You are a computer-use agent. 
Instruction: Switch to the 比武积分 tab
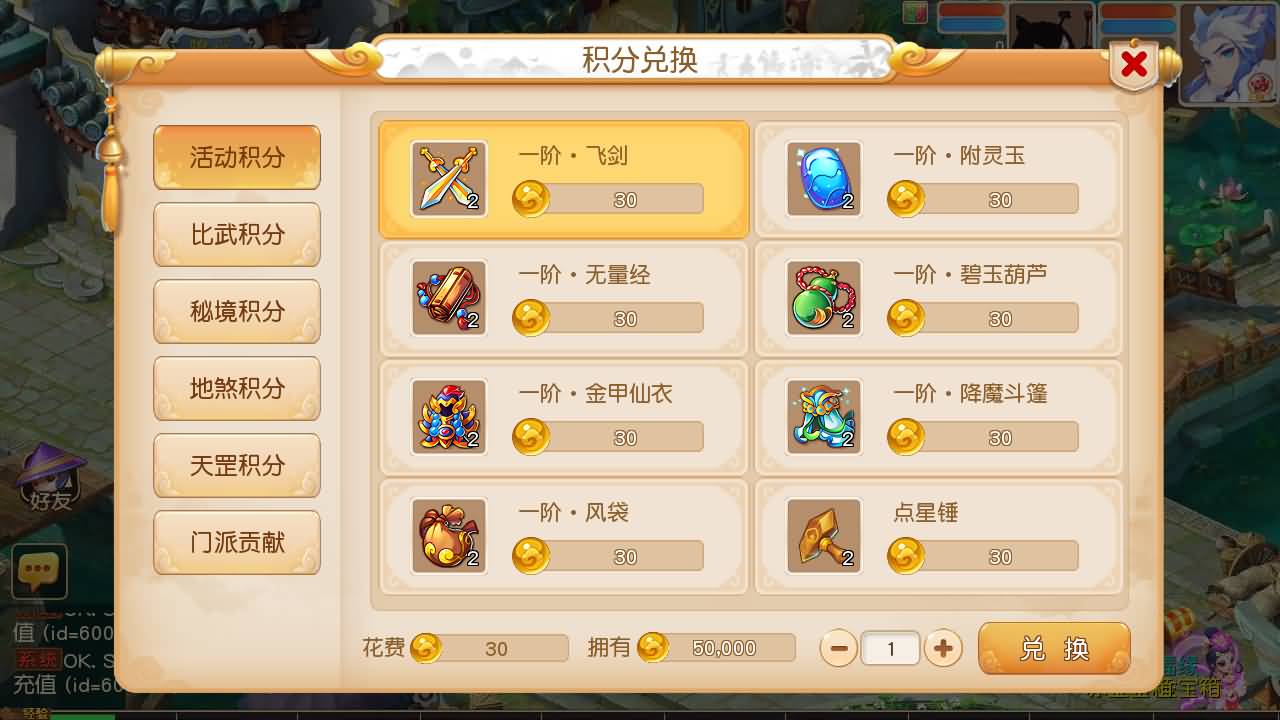click(236, 234)
